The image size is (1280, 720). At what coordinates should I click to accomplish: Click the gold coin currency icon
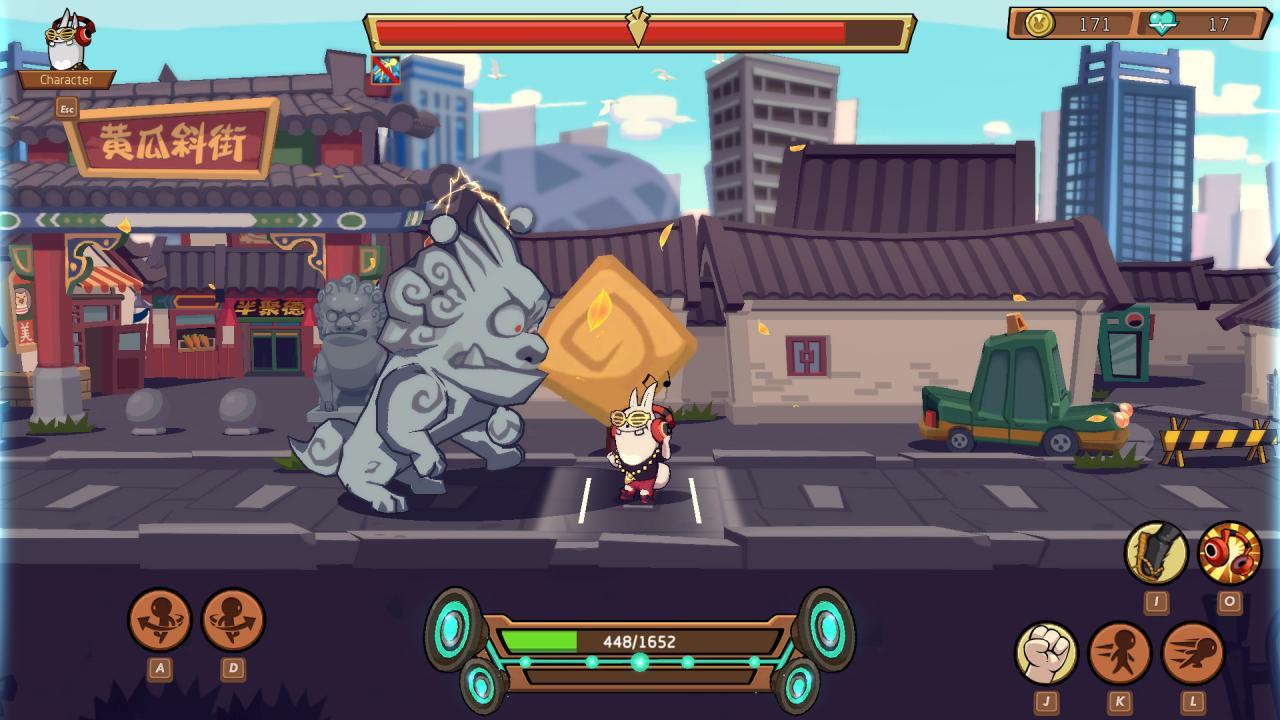coord(1041,25)
